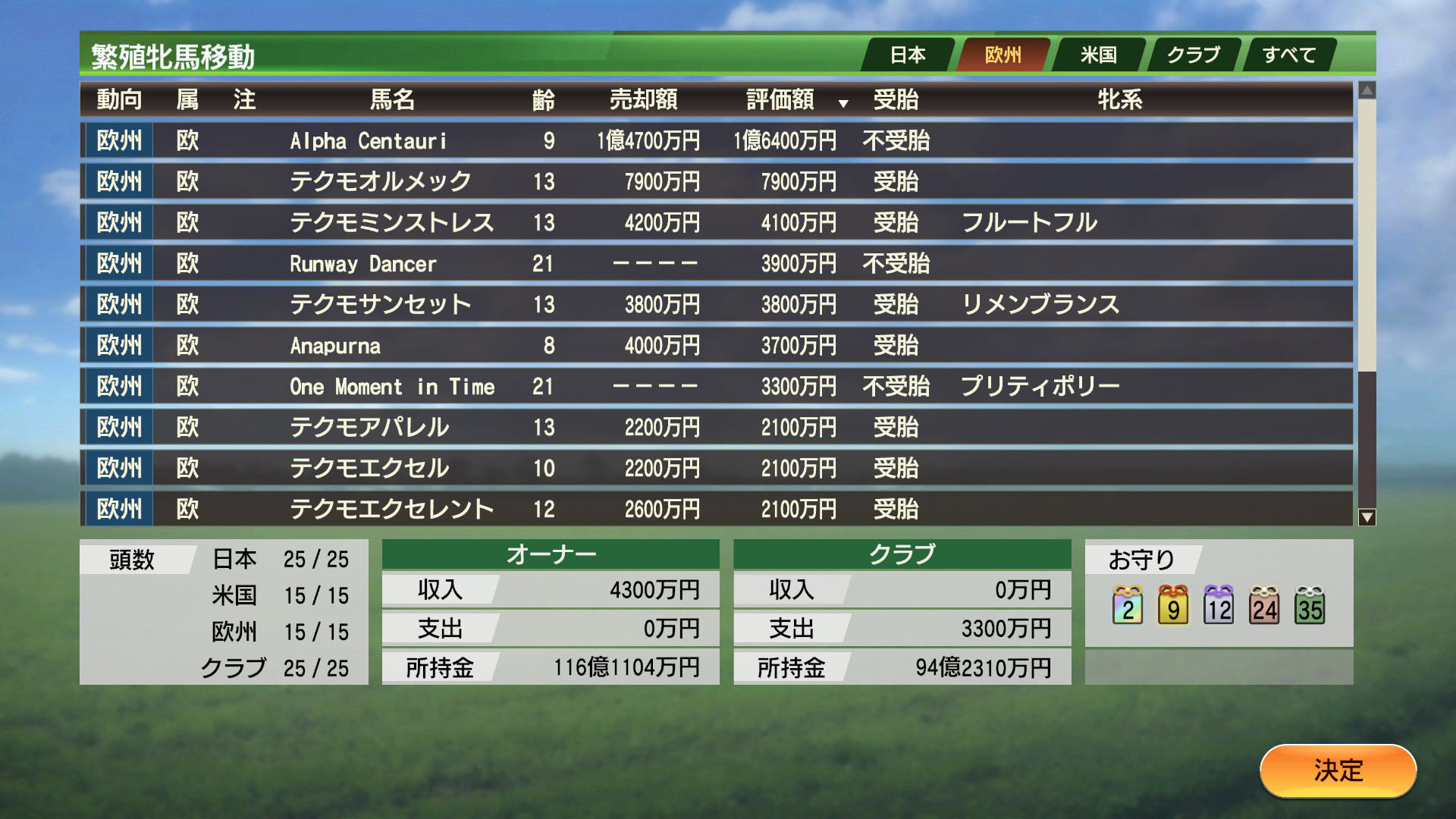The width and height of the screenshot is (1456, 819).
Task: Click the scrollbar down arrow
Action: (x=1367, y=517)
